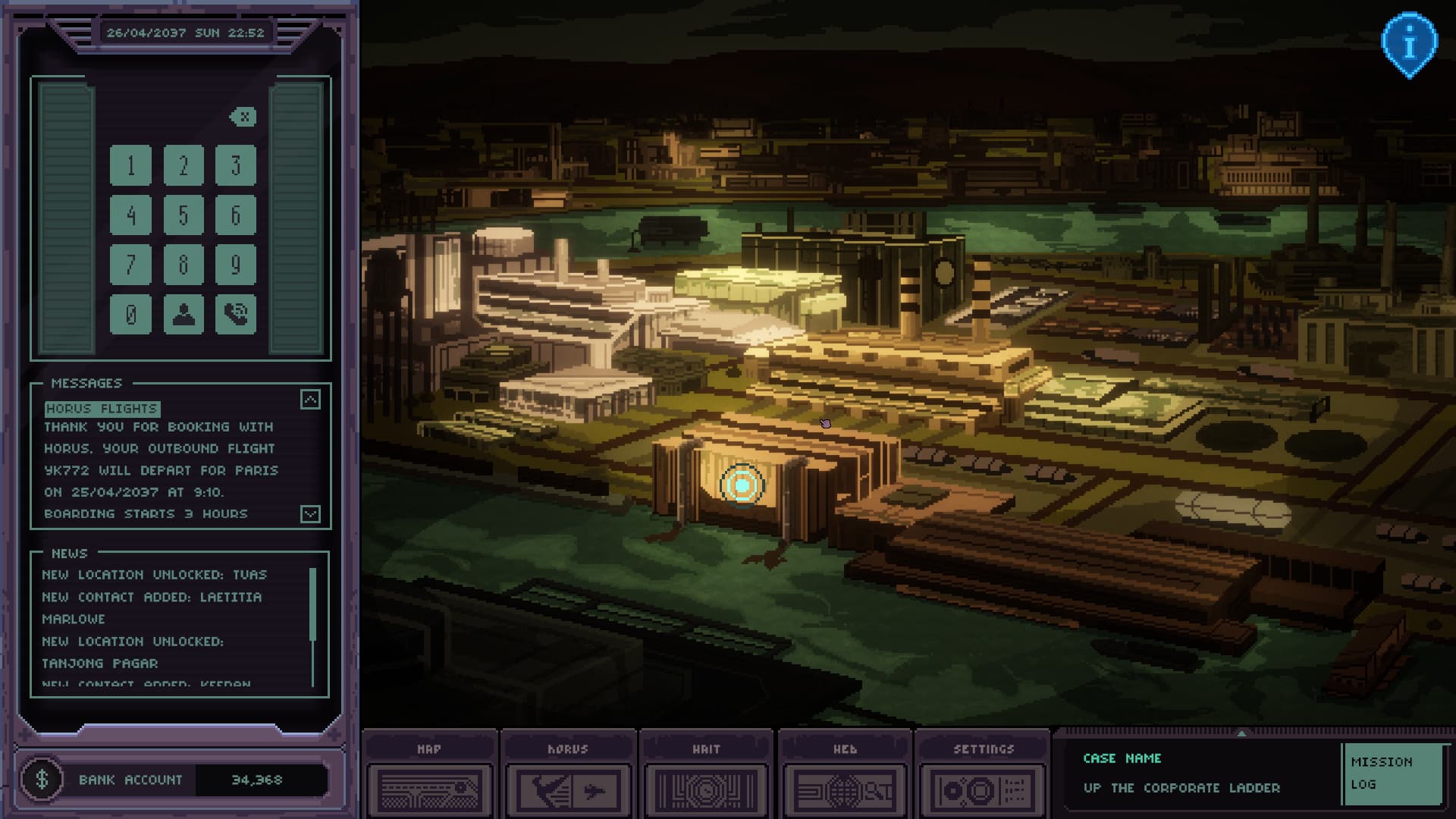
Task: Open the contacts list icon
Action: click(x=184, y=314)
